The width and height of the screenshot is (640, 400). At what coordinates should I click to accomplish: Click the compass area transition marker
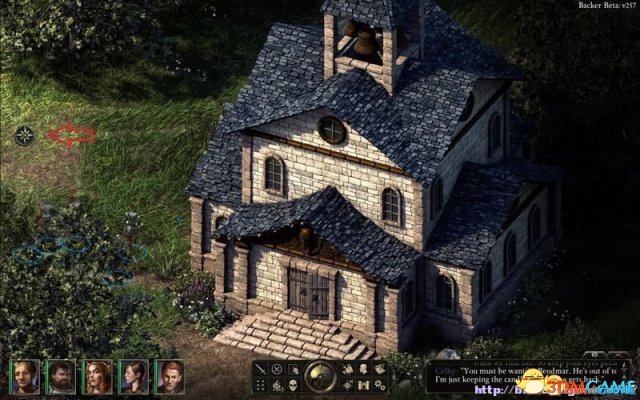25,135
